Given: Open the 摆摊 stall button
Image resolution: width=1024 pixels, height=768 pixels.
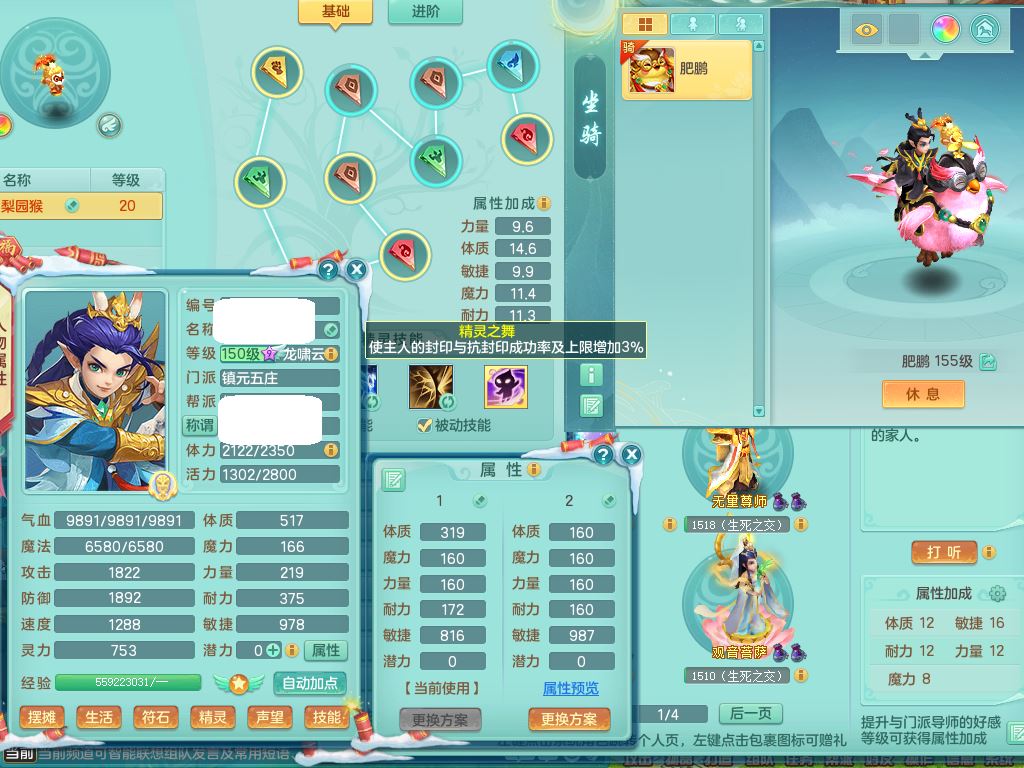Looking at the screenshot, I should point(42,717).
